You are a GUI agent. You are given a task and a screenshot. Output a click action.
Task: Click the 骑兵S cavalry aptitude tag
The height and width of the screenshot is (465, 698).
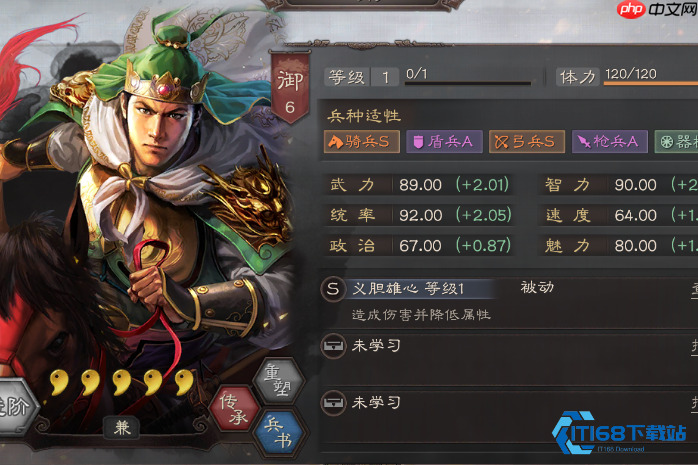click(x=362, y=142)
